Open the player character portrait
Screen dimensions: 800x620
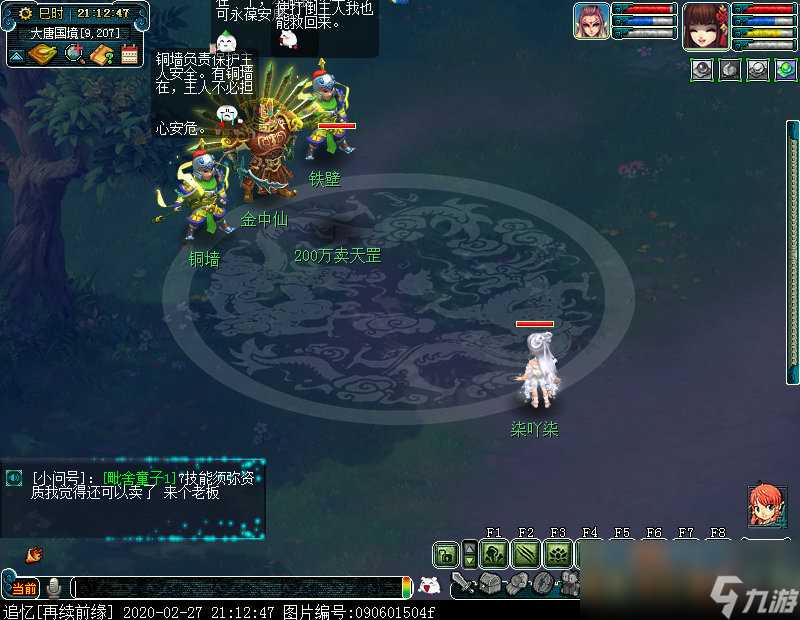(x=705, y=24)
